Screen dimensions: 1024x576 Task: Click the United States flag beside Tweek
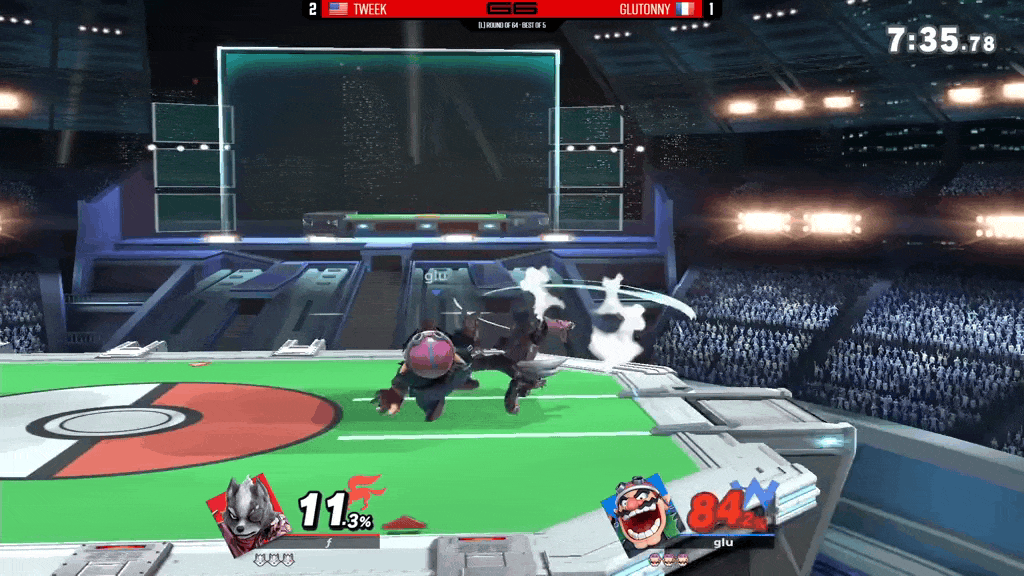[x=338, y=9]
